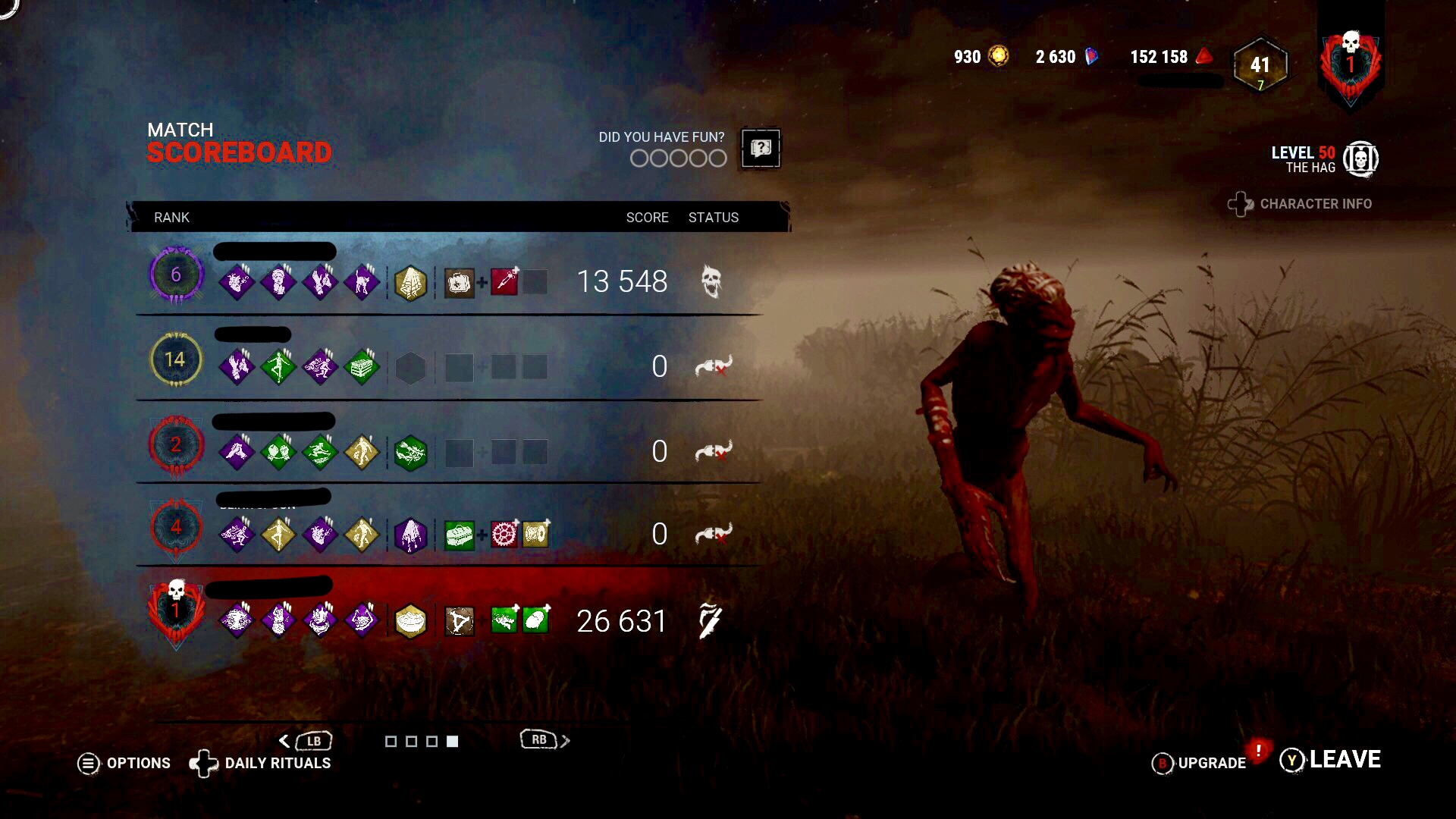
Task: Select The Hag killer portrait icon
Action: pos(1360,158)
